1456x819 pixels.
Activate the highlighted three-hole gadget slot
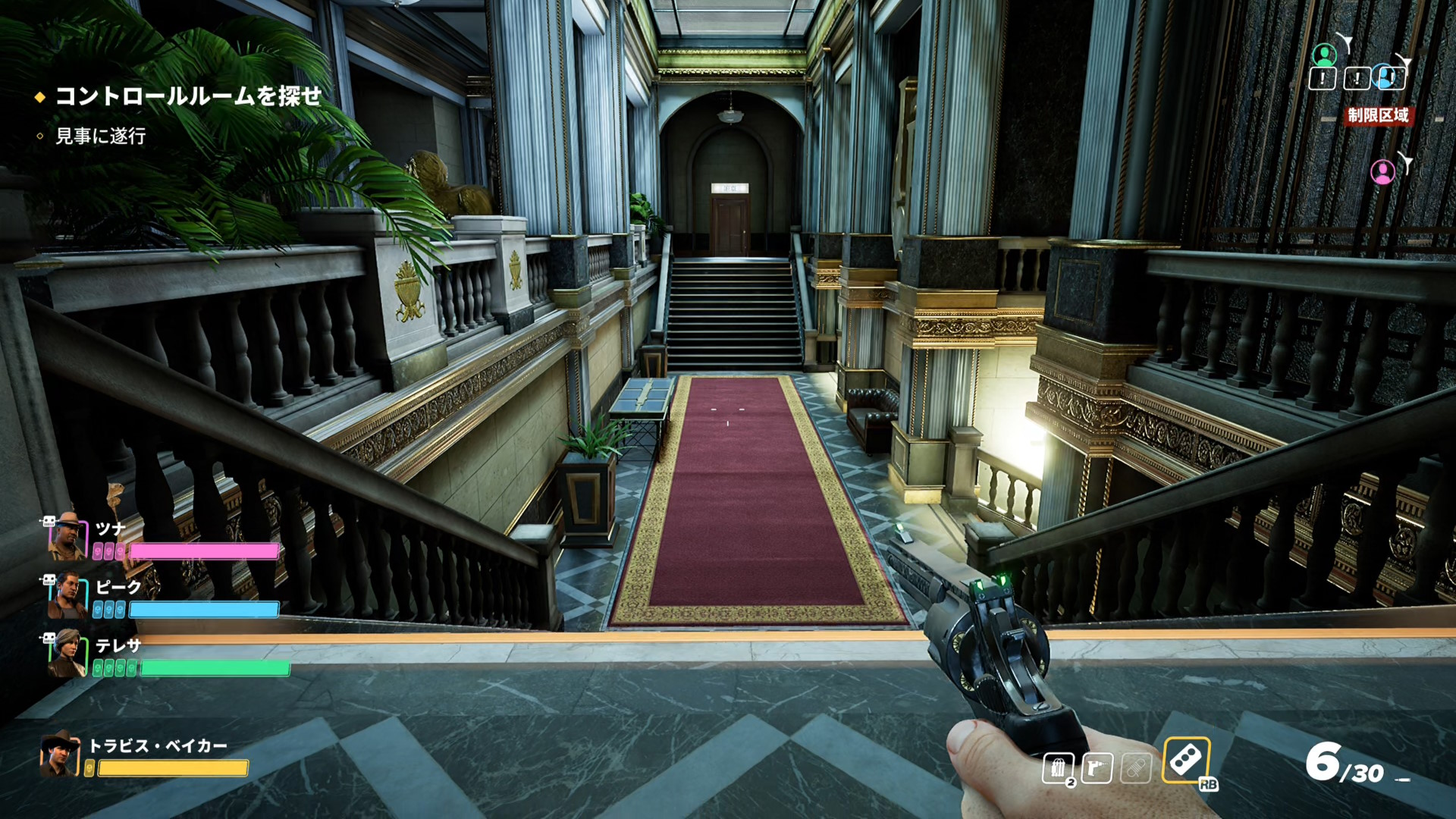click(x=1186, y=760)
